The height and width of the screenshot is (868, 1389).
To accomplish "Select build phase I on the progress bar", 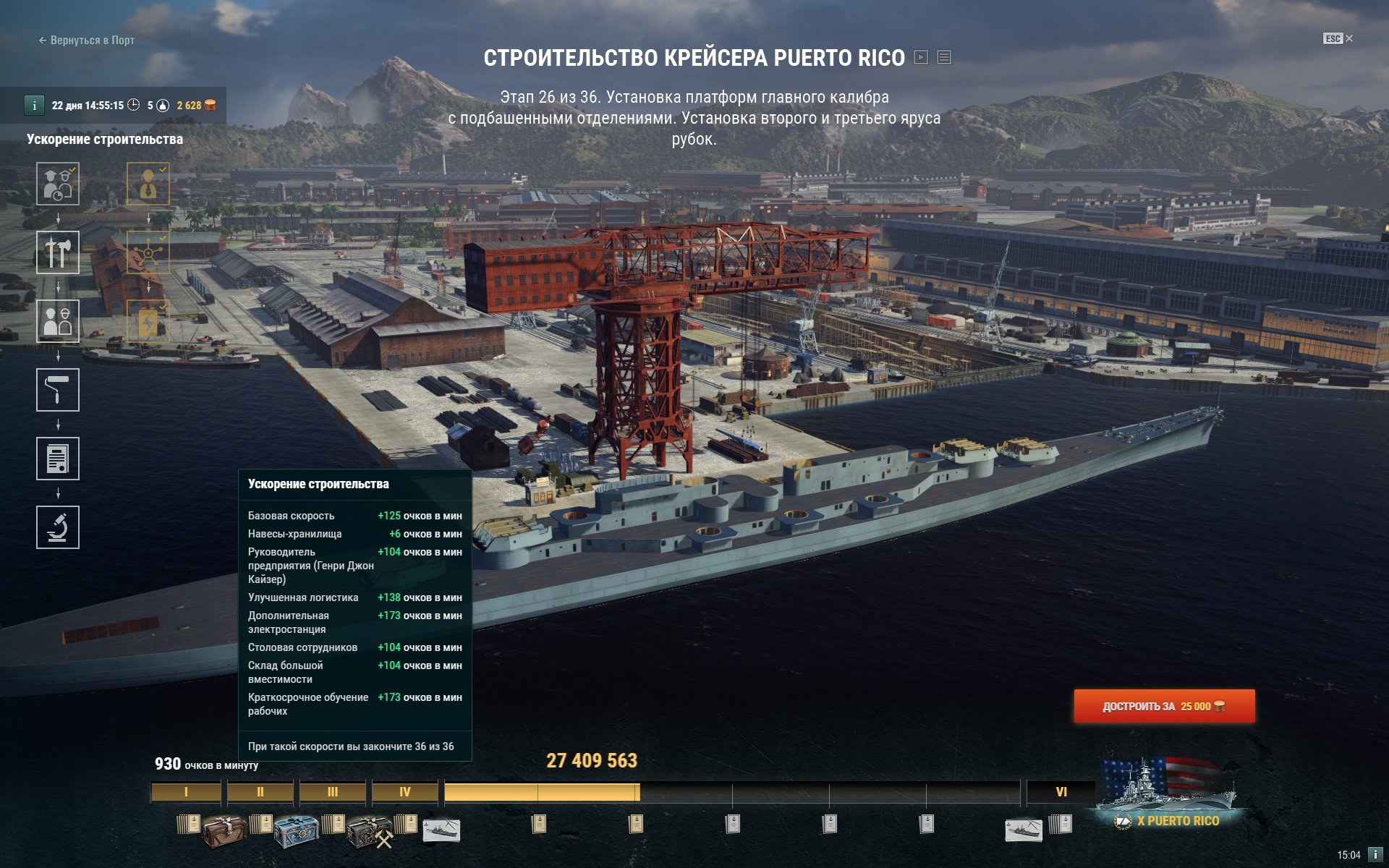I will (186, 792).
